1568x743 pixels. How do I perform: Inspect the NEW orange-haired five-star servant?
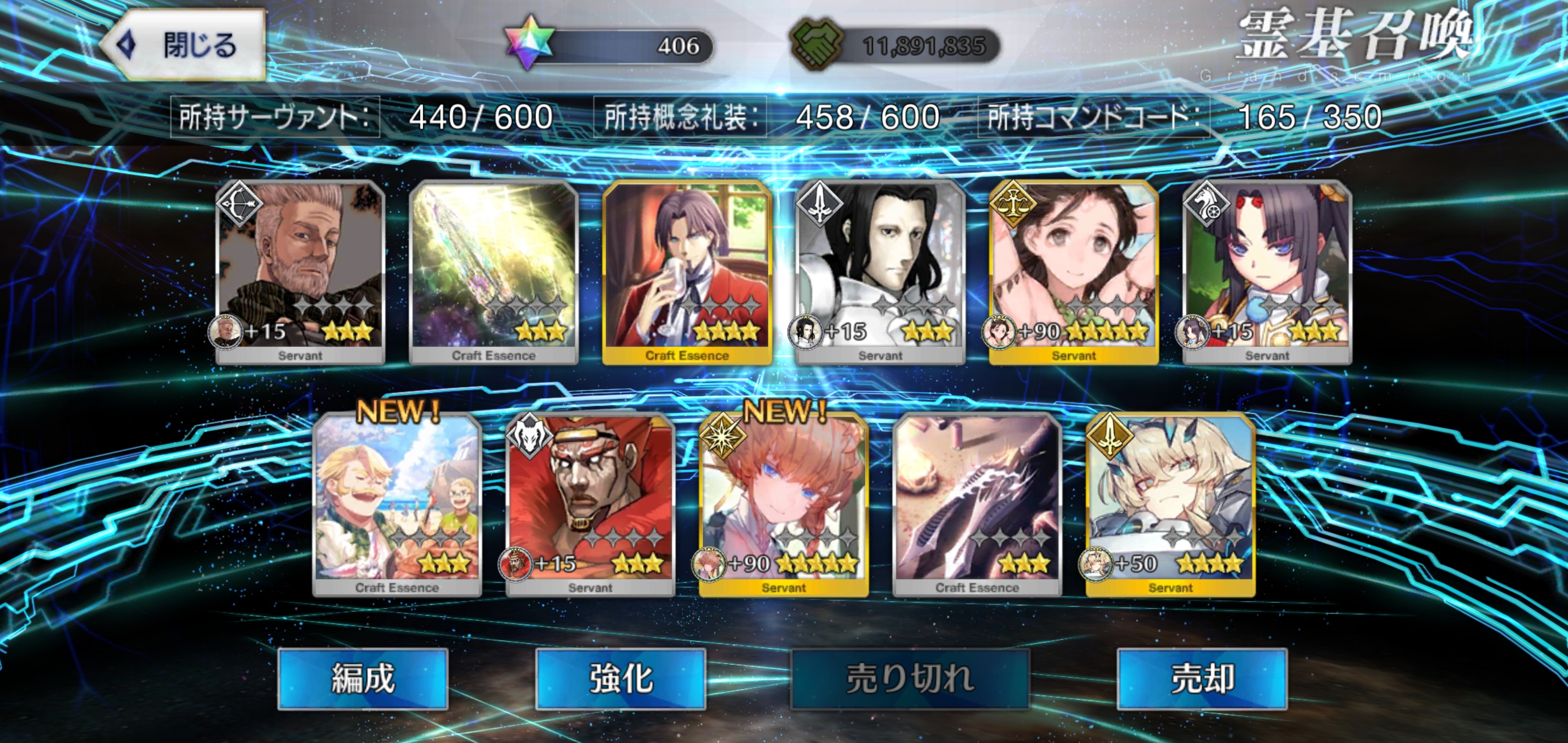[x=783, y=504]
